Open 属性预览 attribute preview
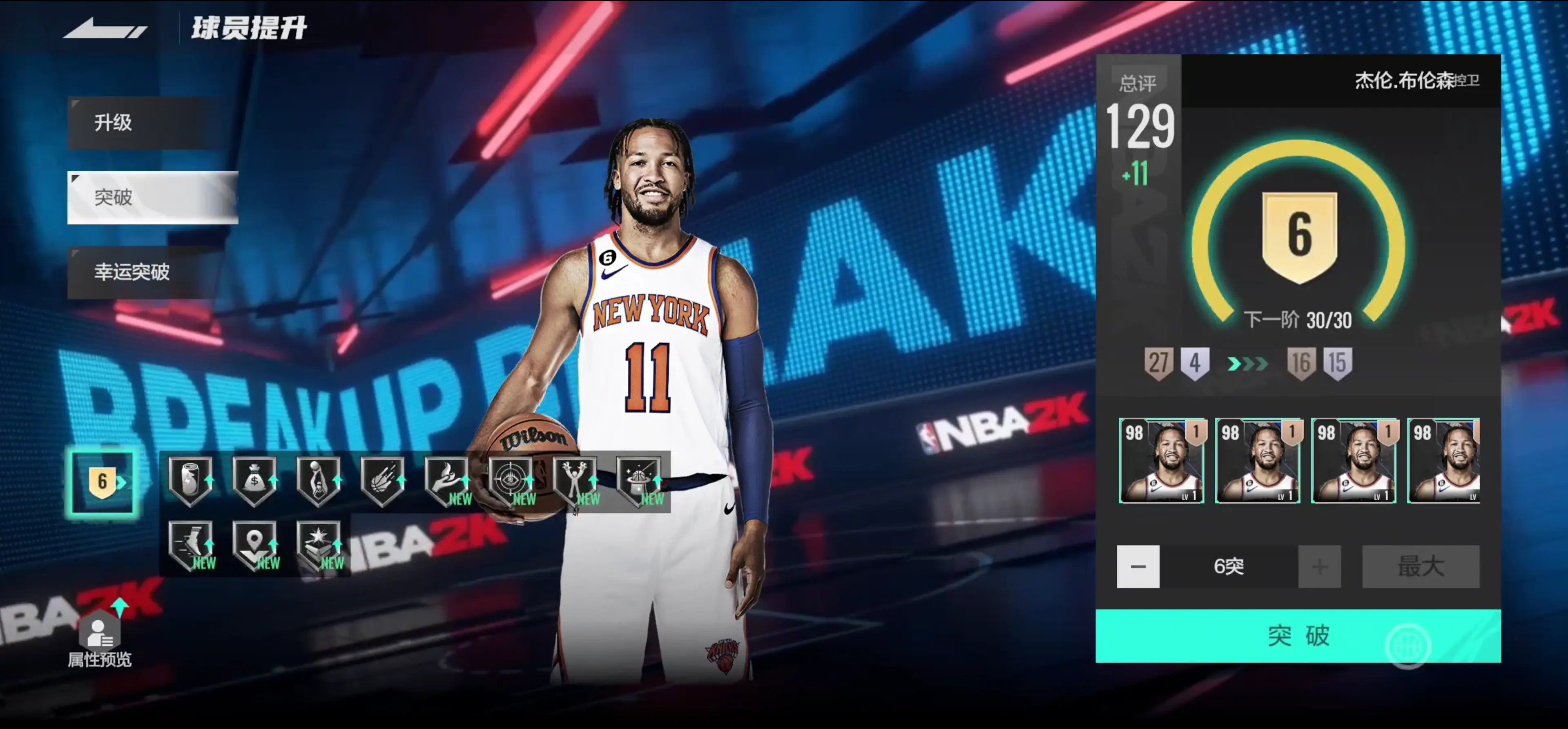This screenshot has width=1568, height=729. (x=99, y=640)
